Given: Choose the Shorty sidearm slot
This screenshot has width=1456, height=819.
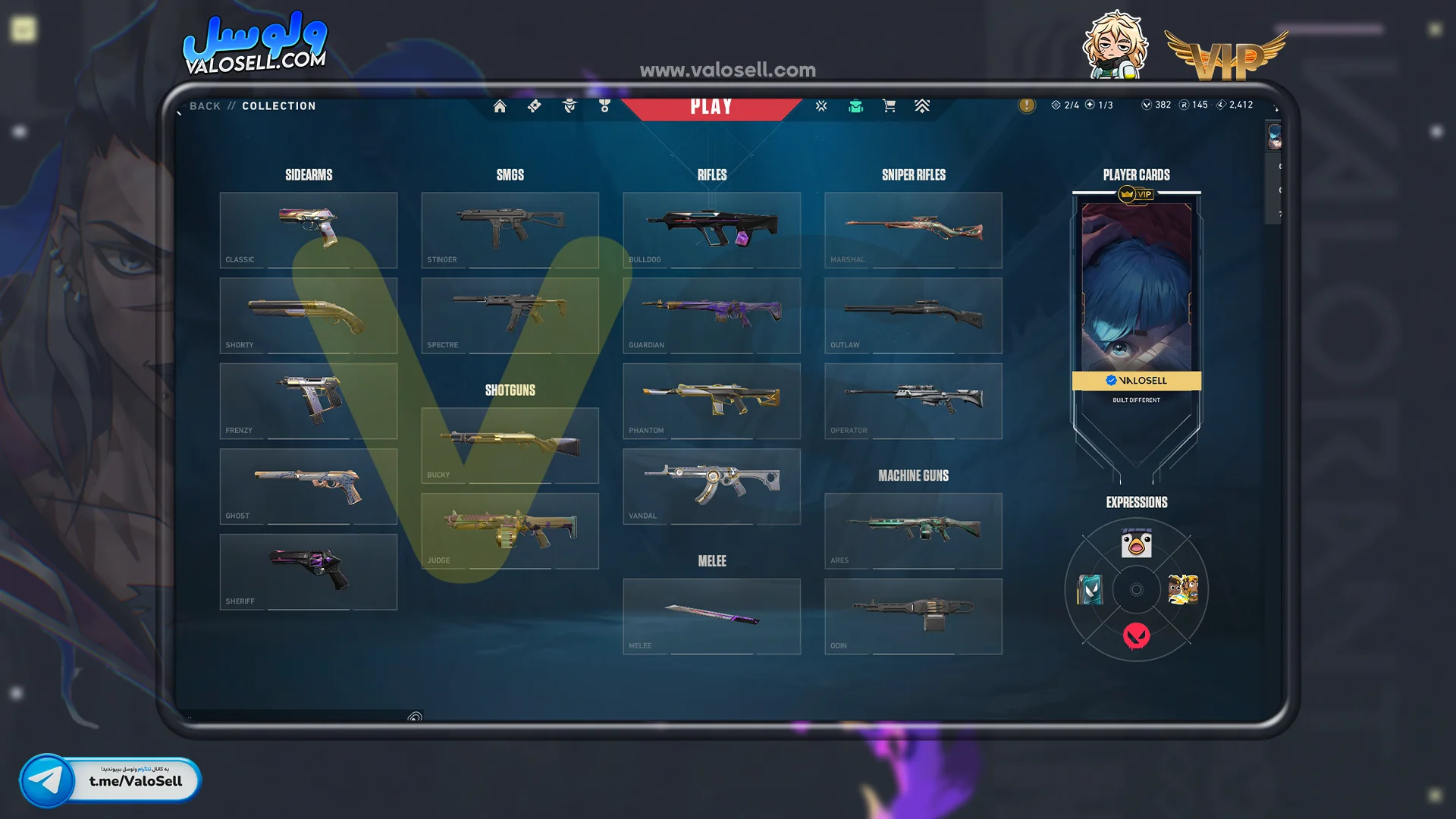Looking at the screenshot, I should pos(309,315).
